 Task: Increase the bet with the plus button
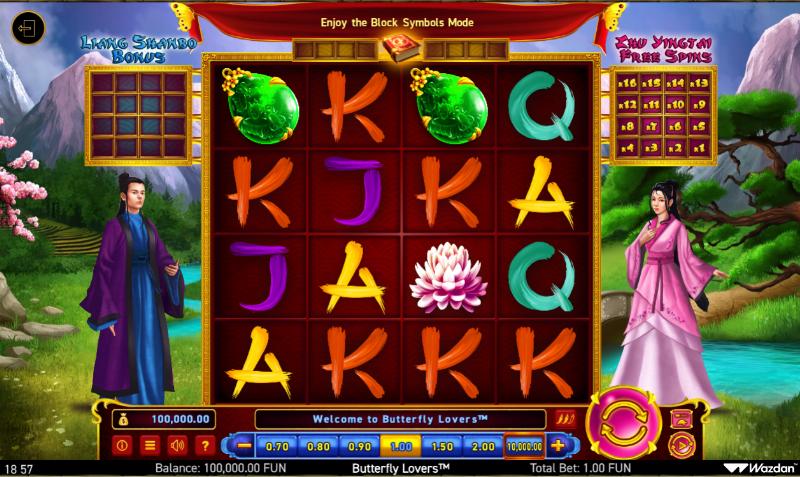pyautogui.click(x=557, y=446)
